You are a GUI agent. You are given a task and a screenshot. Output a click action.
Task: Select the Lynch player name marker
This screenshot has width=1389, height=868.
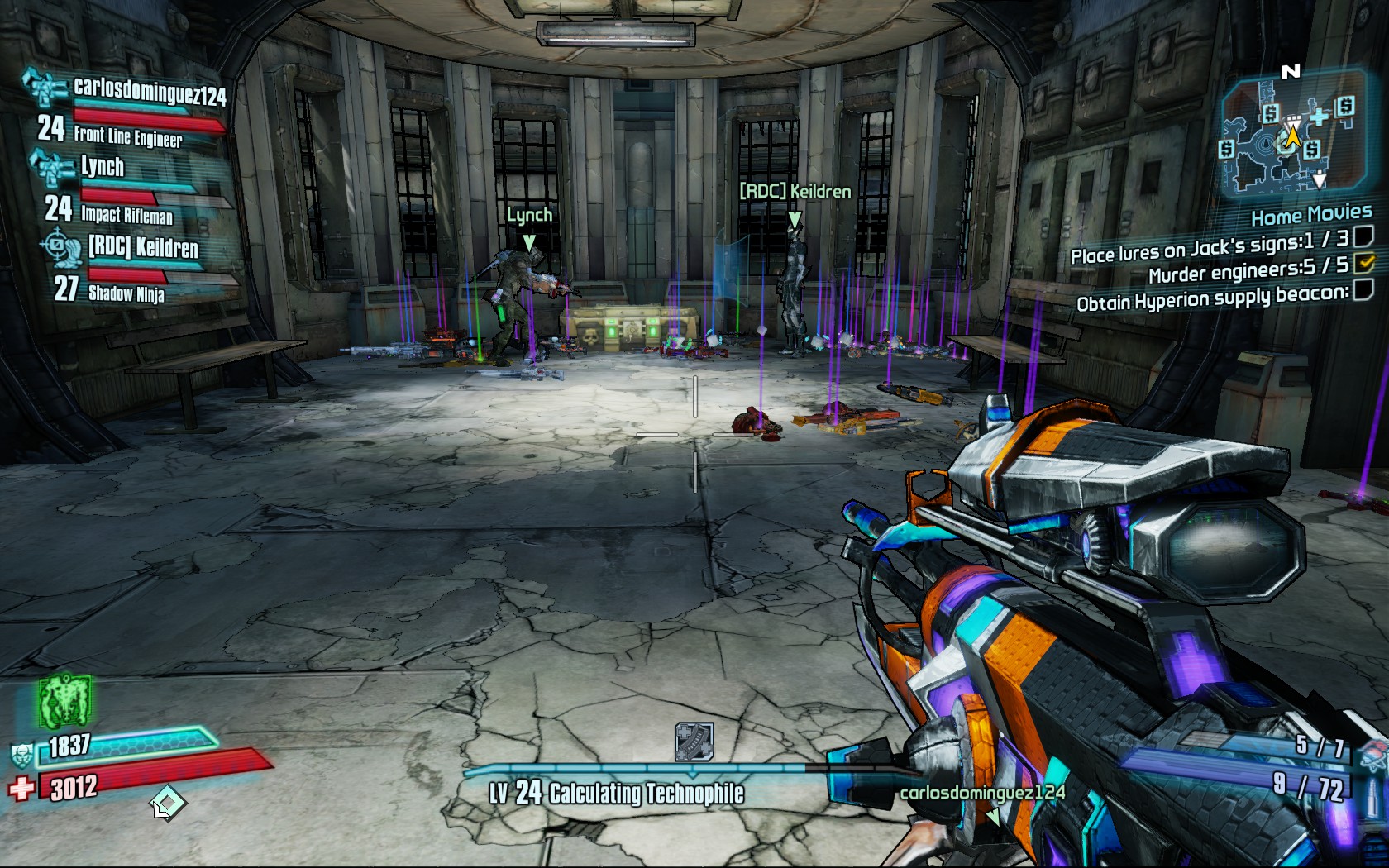pos(529,216)
